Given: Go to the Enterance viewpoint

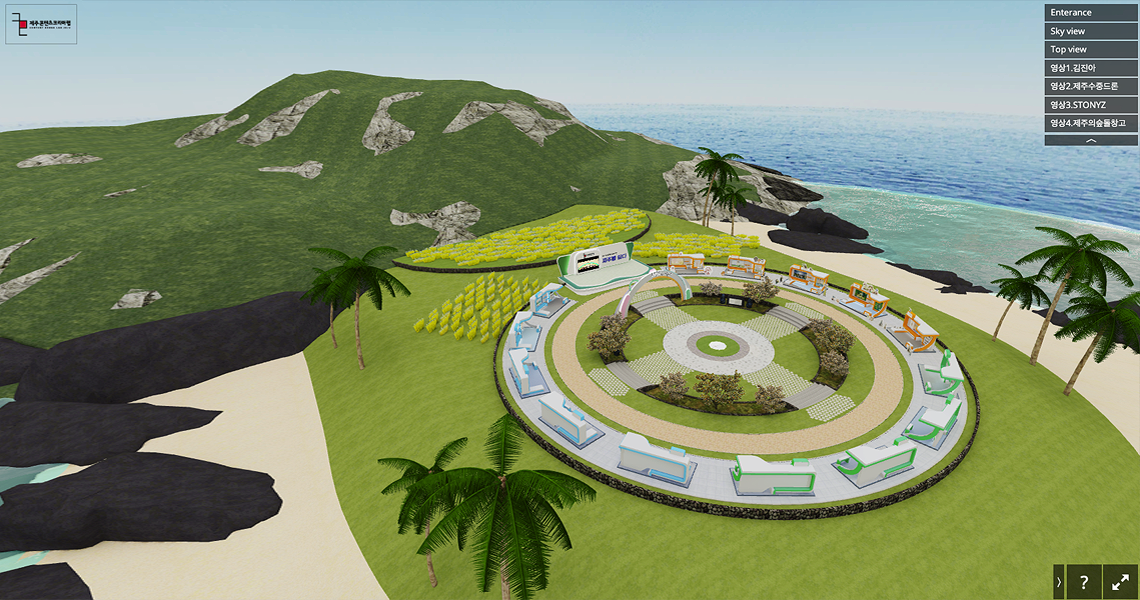Looking at the screenshot, I should pyautogui.click(x=1091, y=13).
